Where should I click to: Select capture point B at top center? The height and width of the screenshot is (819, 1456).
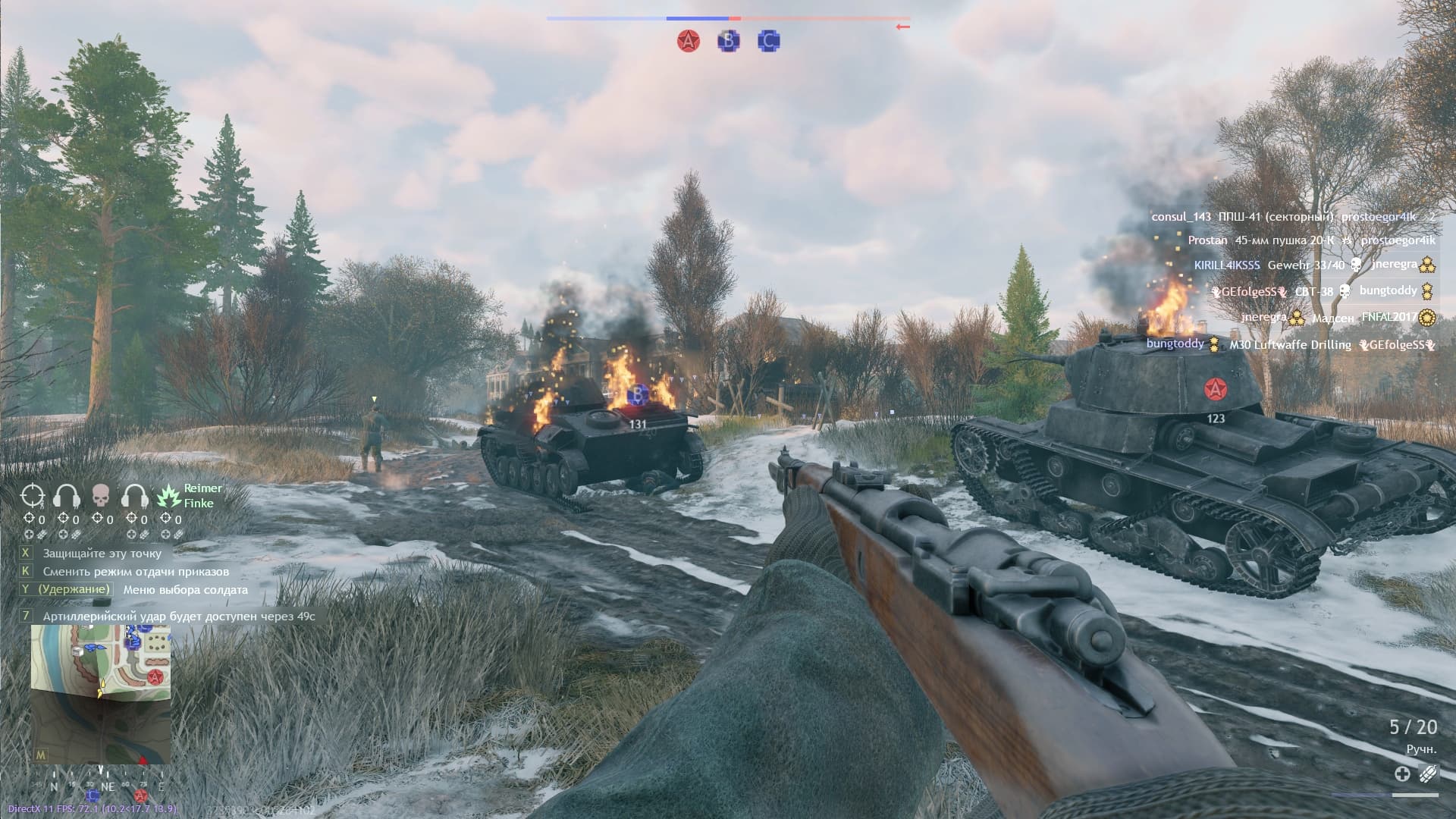pyautogui.click(x=728, y=41)
